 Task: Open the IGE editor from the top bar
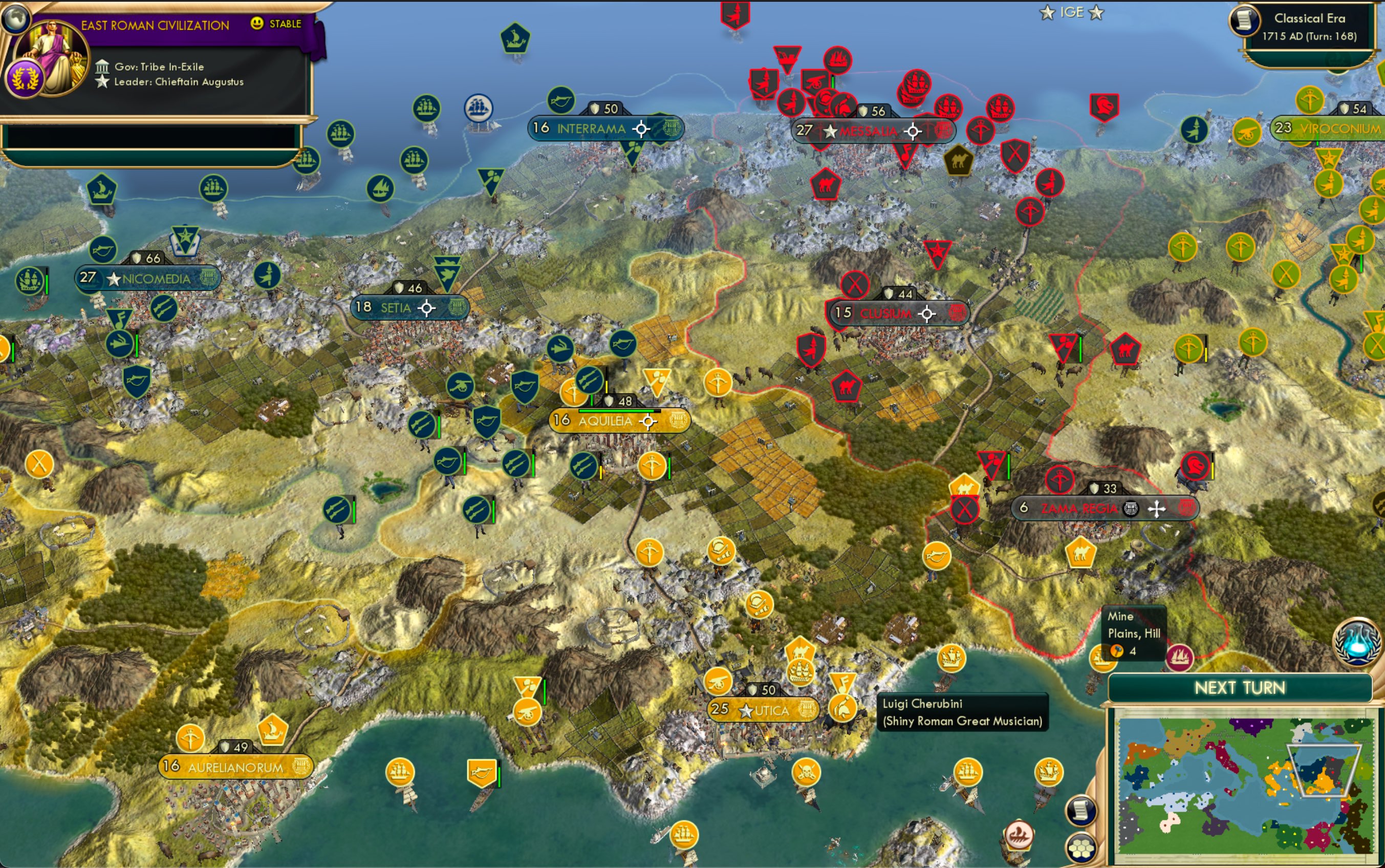1073,11
